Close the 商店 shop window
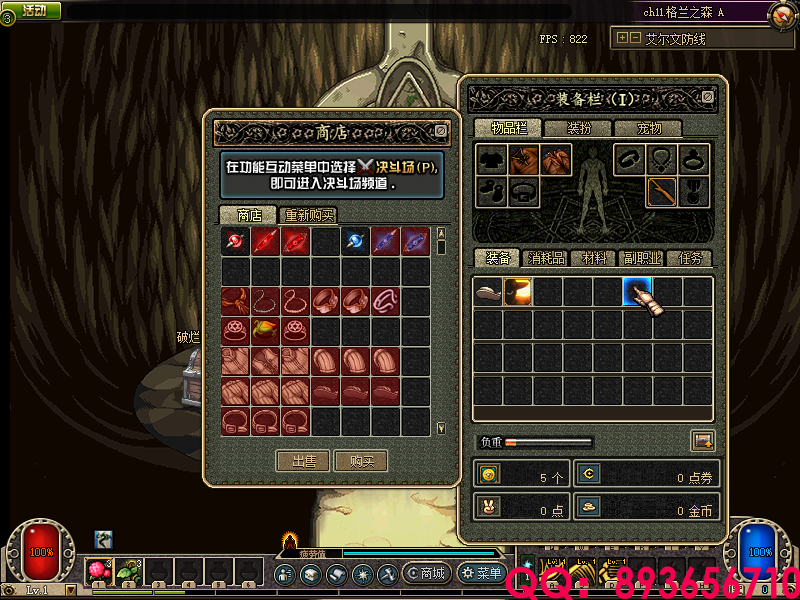800x600 pixels. [x=441, y=130]
